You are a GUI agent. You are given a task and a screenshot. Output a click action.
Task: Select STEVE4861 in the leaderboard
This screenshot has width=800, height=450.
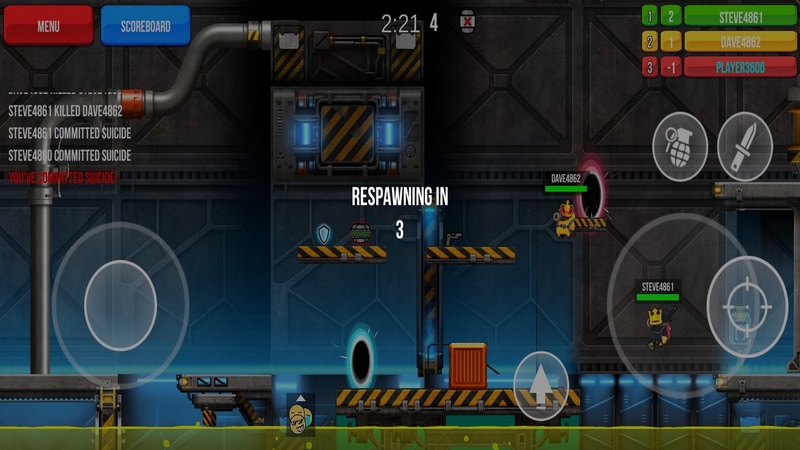click(x=740, y=16)
